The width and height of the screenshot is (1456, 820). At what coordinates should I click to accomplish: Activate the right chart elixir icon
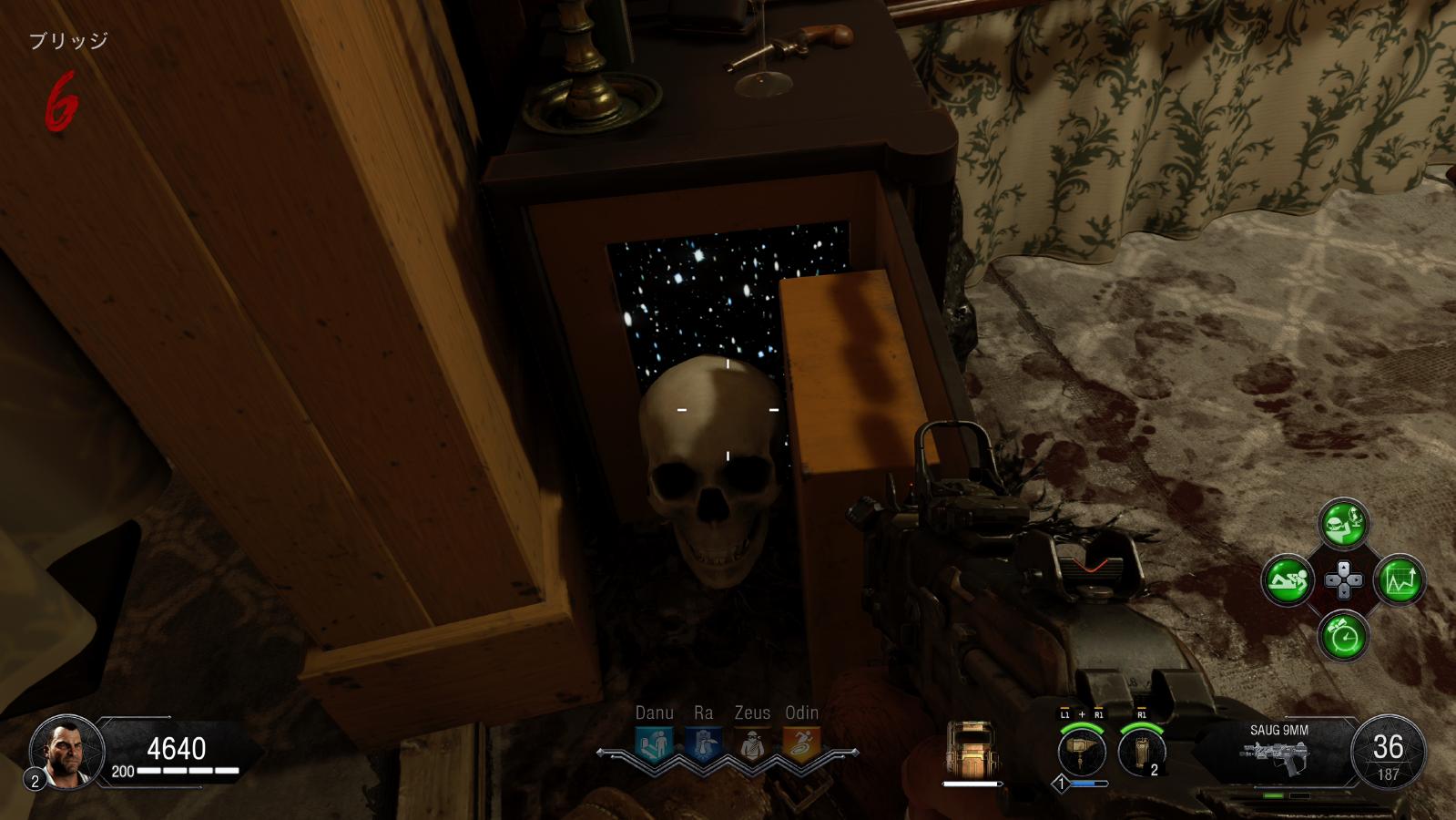coord(1399,579)
